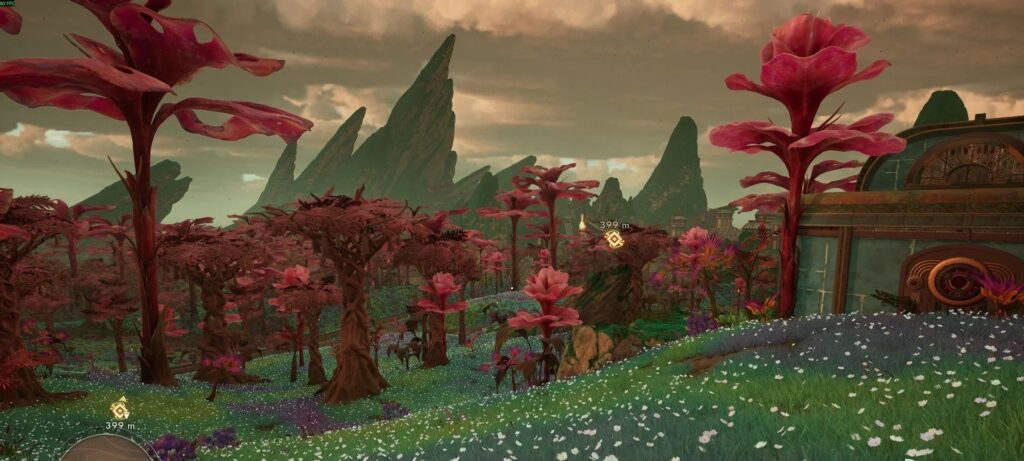
Task: Select the gold objective marker floating over the trees
Action: [x=614, y=239]
